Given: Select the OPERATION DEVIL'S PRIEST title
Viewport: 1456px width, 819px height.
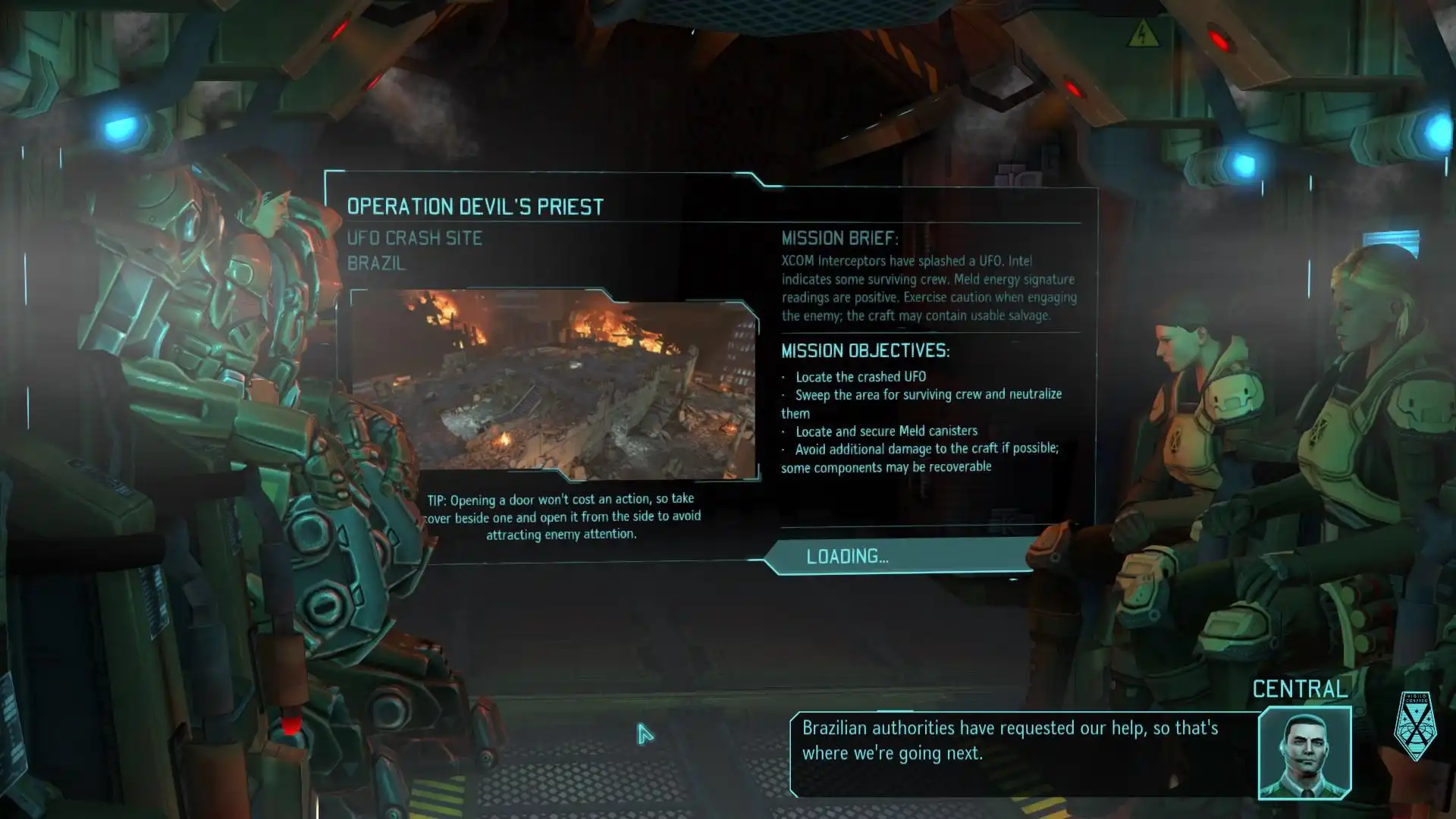Looking at the screenshot, I should pyautogui.click(x=475, y=205).
